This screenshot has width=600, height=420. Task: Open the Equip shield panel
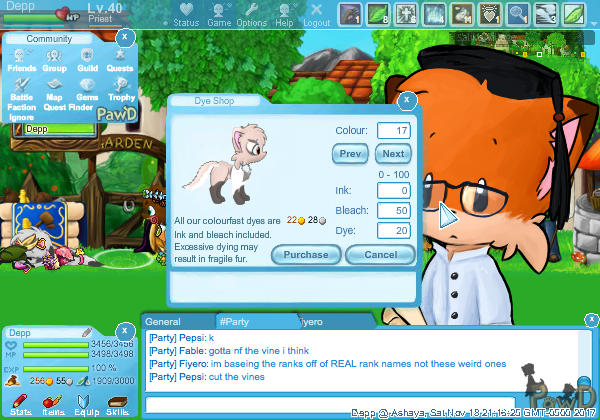(x=84, y=403)
